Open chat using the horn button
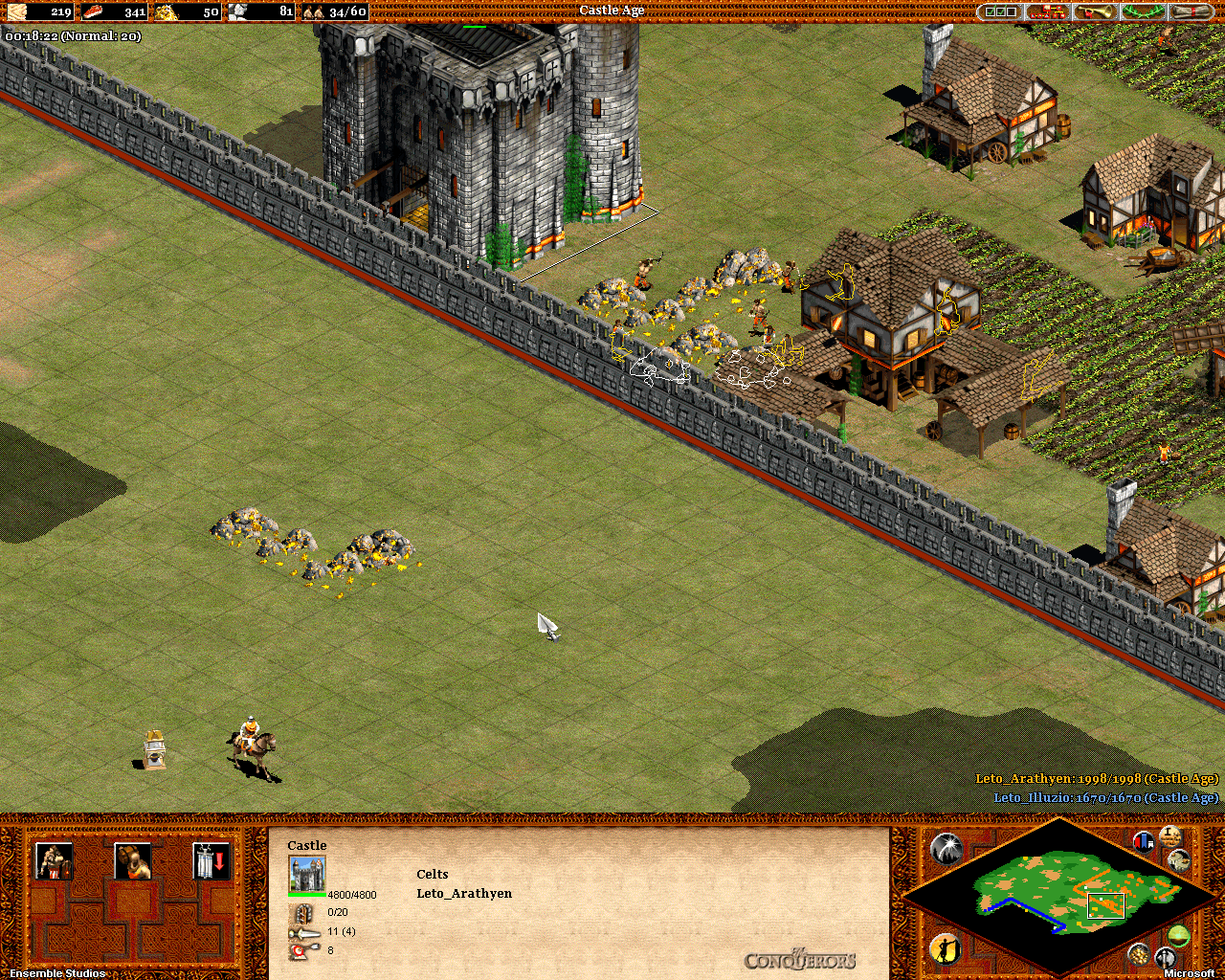The image size is (1225, 980). 1096,11
